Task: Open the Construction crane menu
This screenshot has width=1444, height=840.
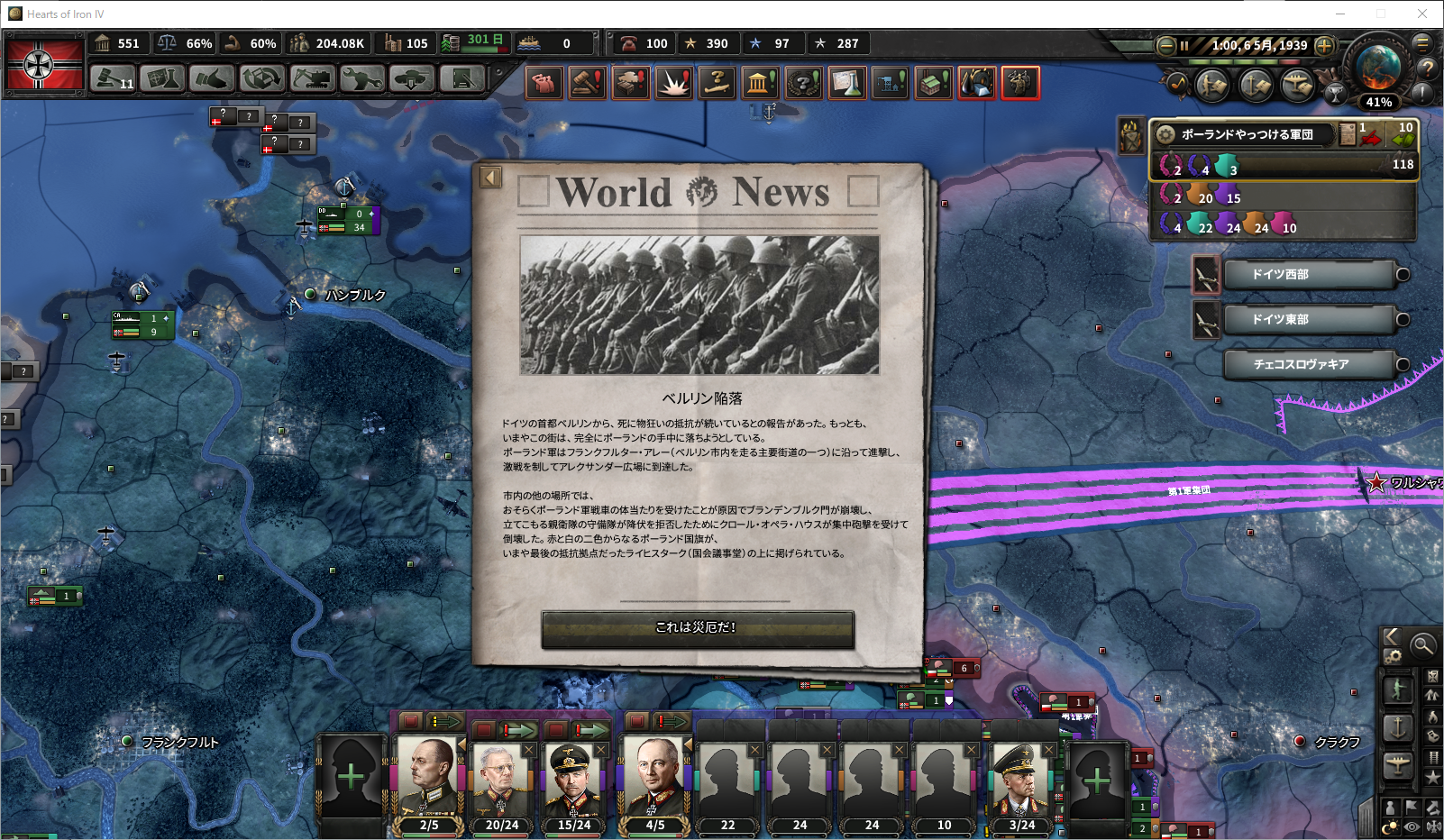Action: click(311, 79)
